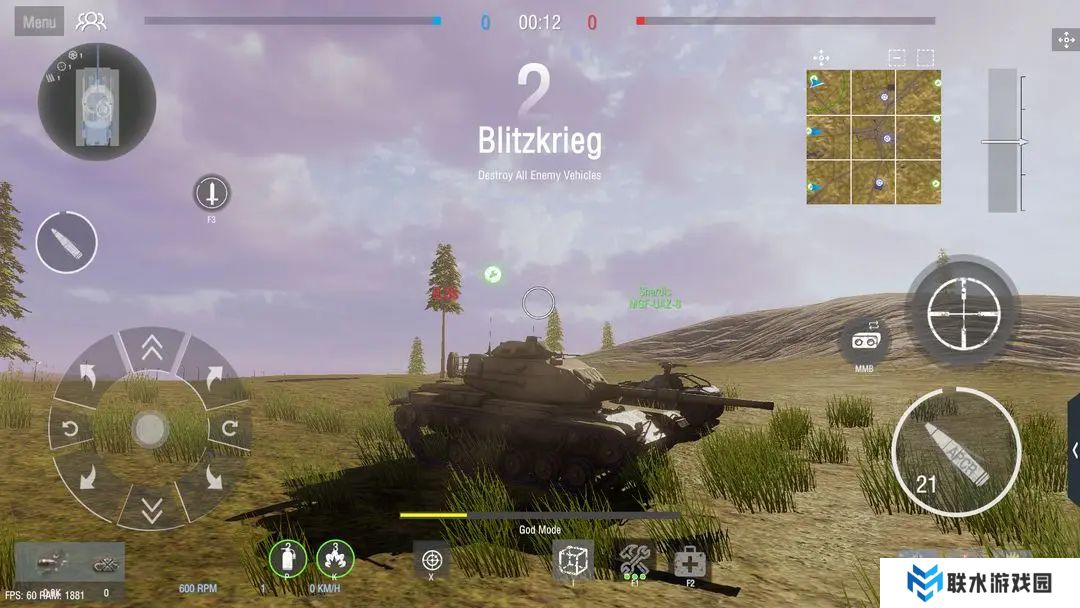Fire the machine gun bullet button

(66, 242)
